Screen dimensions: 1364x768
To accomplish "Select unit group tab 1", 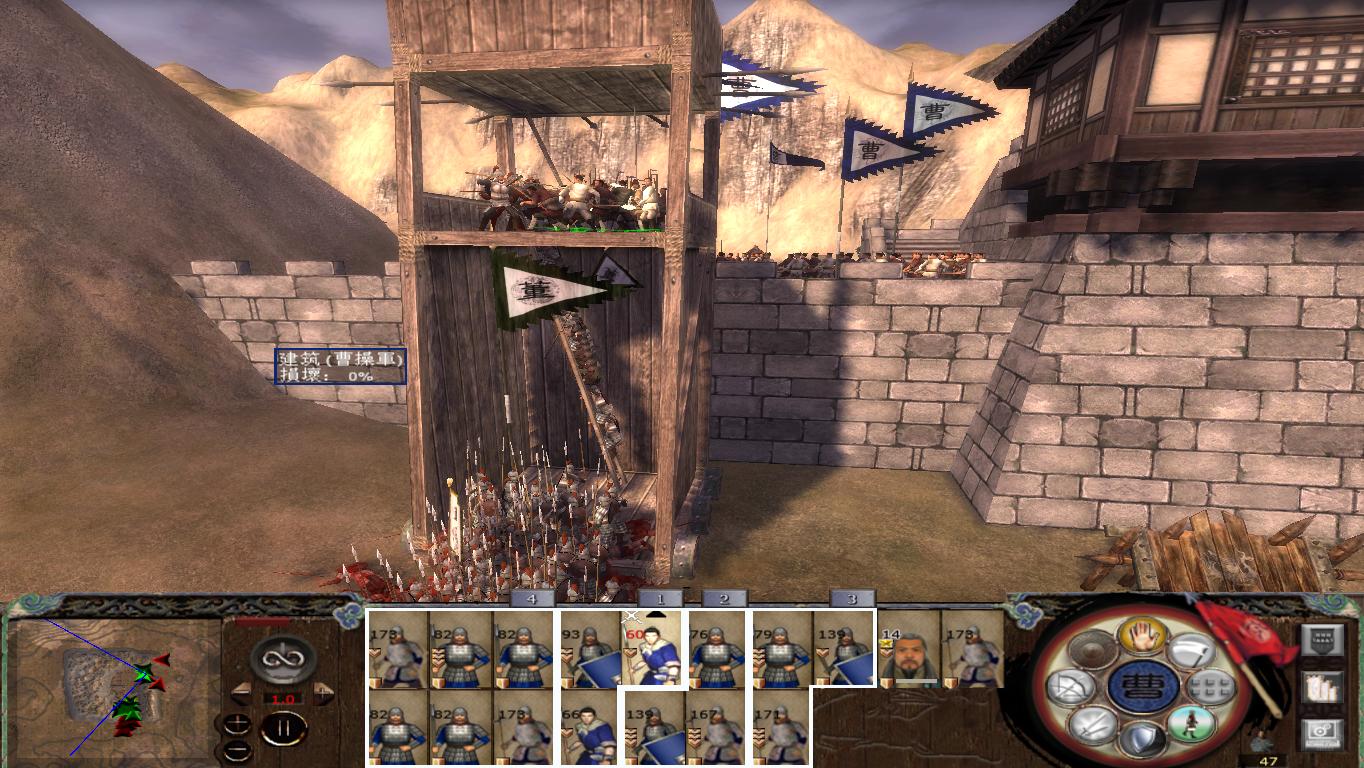I will pyautogui.click(x=660, y=601).
